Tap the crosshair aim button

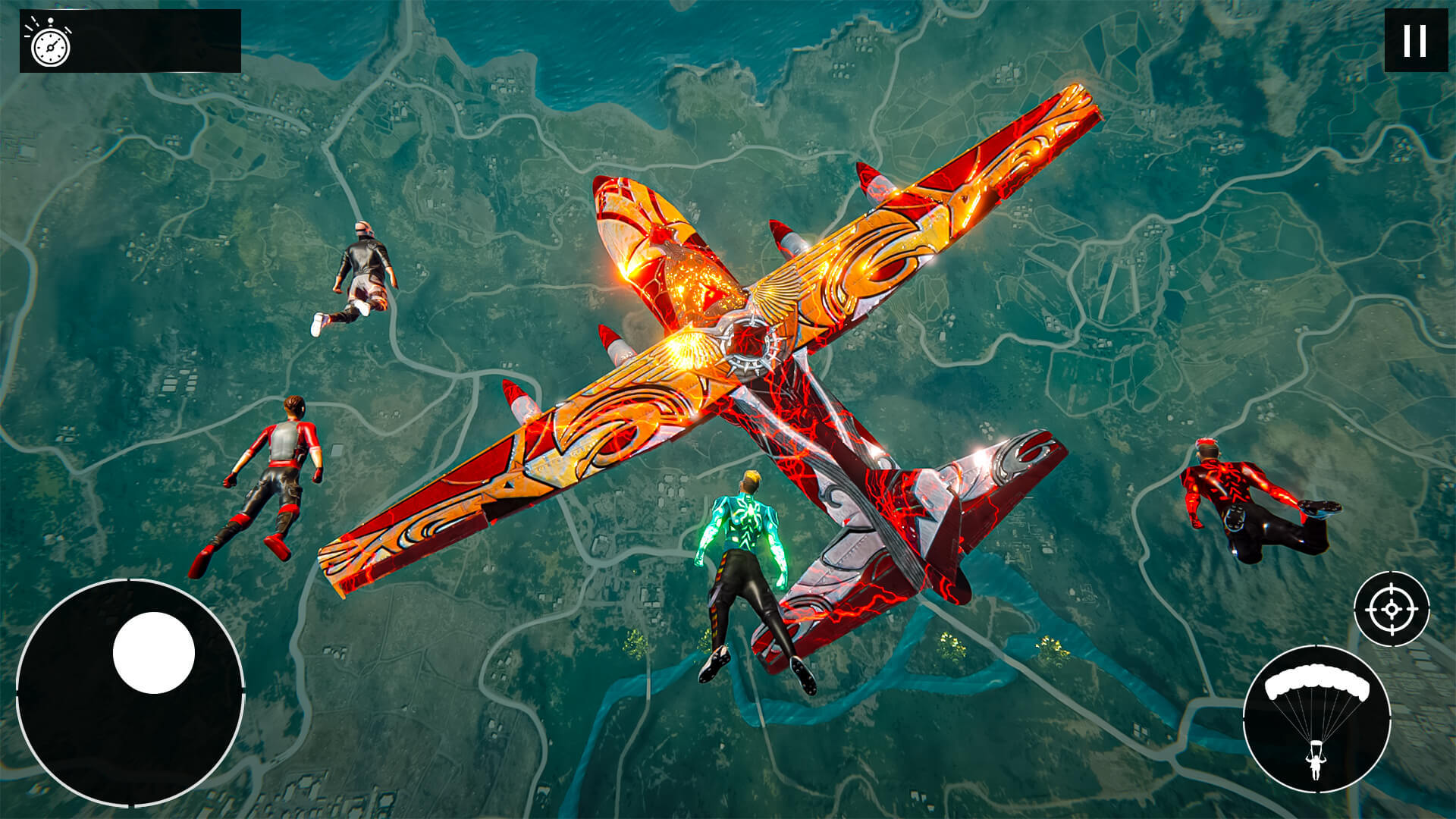[1392, 609]
